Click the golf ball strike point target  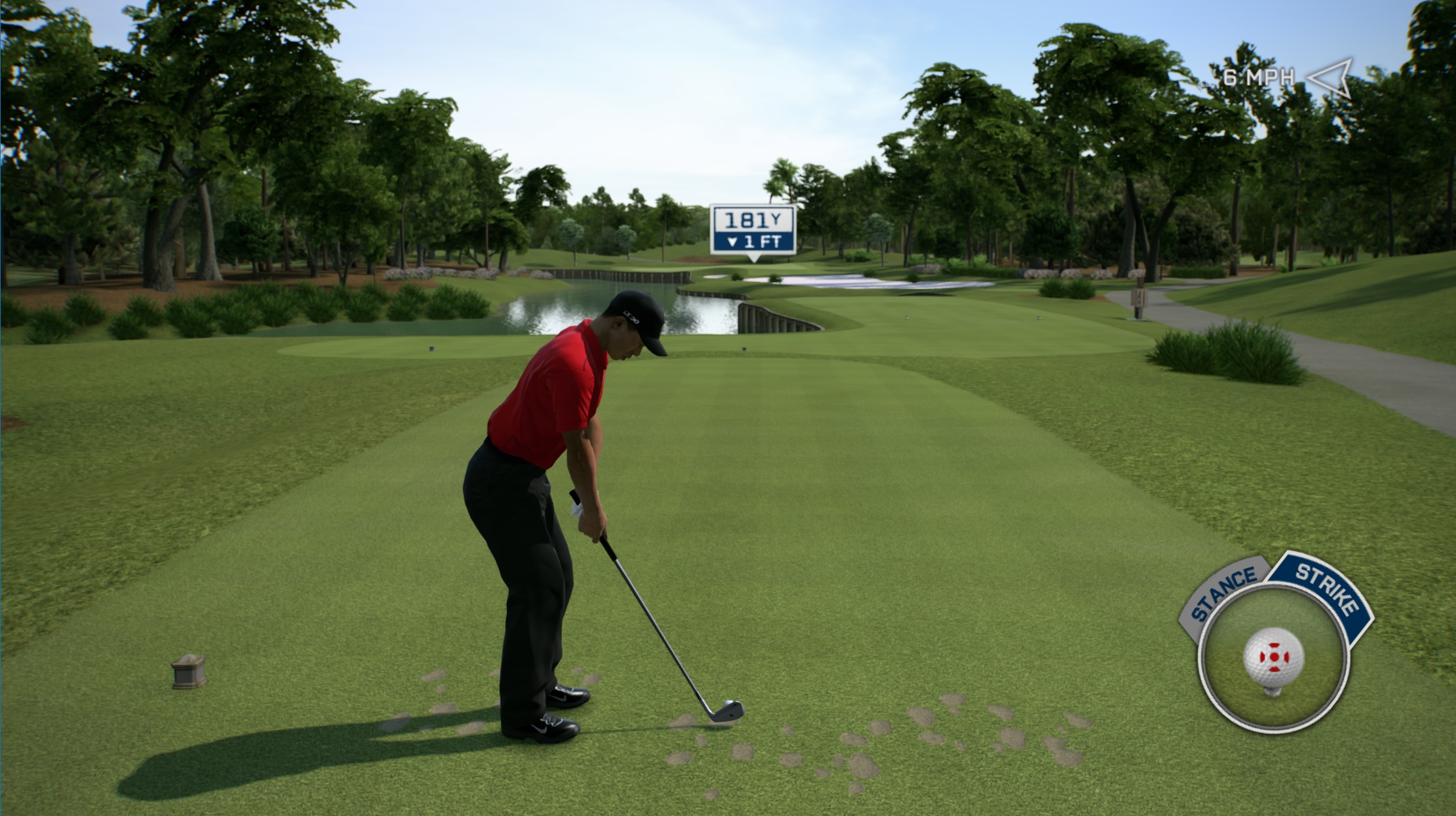coord(1273,657)
